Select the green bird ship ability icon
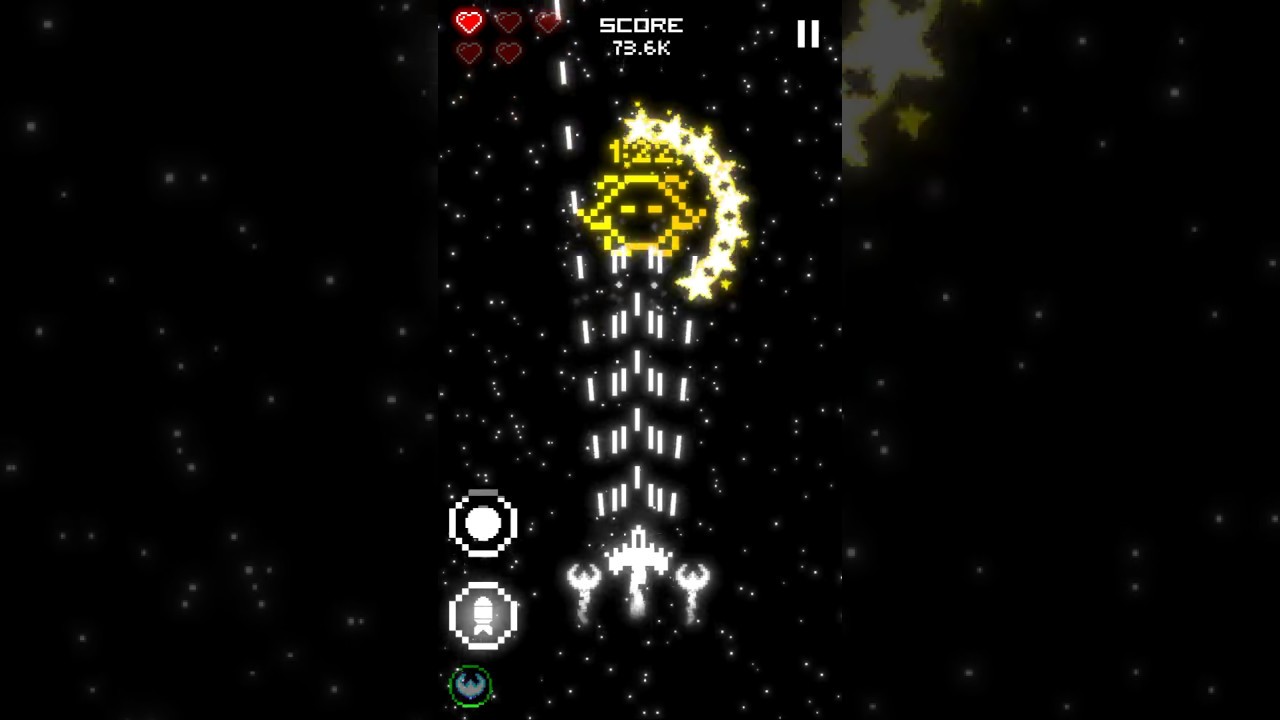This screenshot has width=1280, height=720. pos(470,686)
